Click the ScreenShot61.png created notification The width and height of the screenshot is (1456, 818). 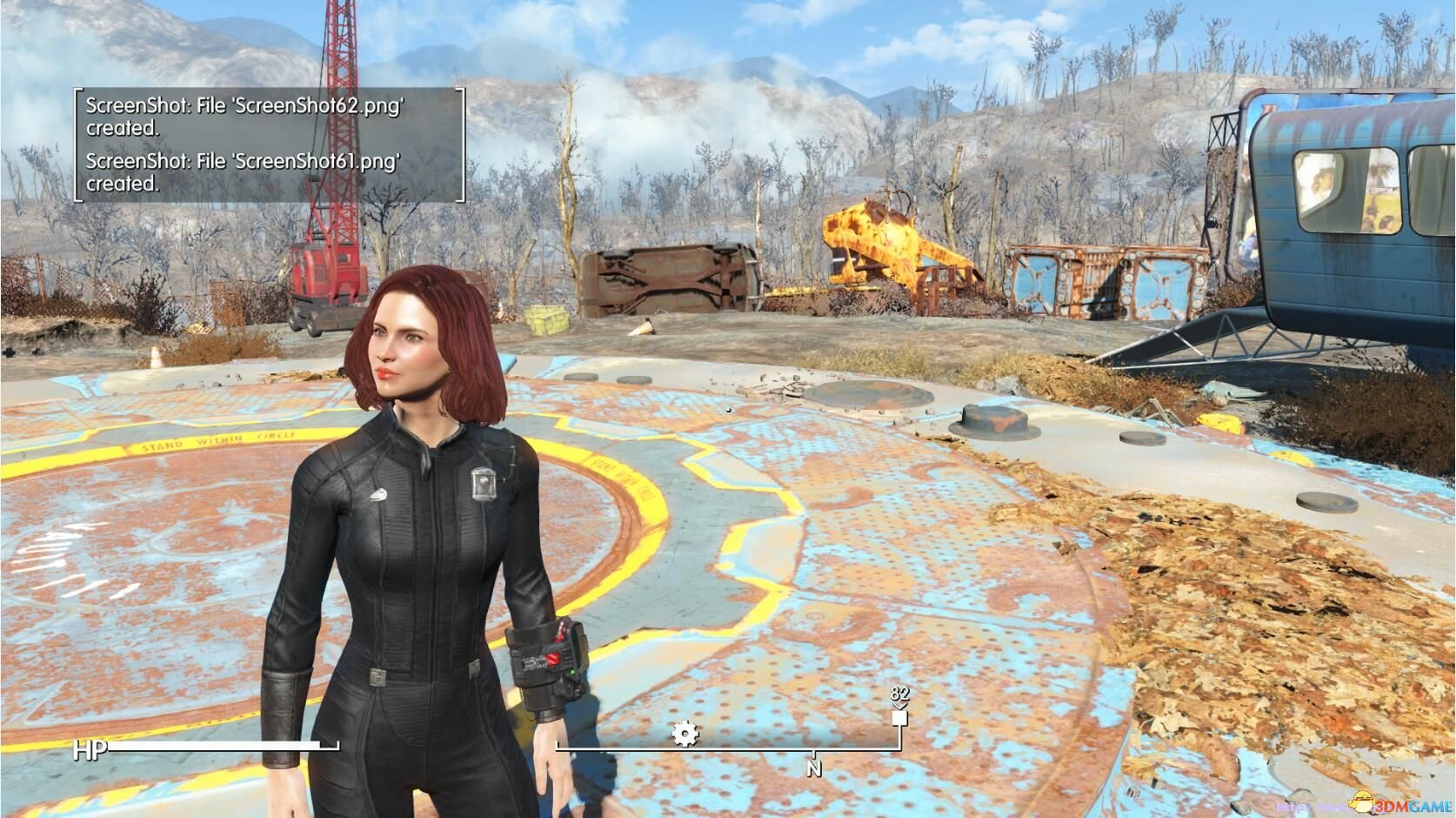244,172
